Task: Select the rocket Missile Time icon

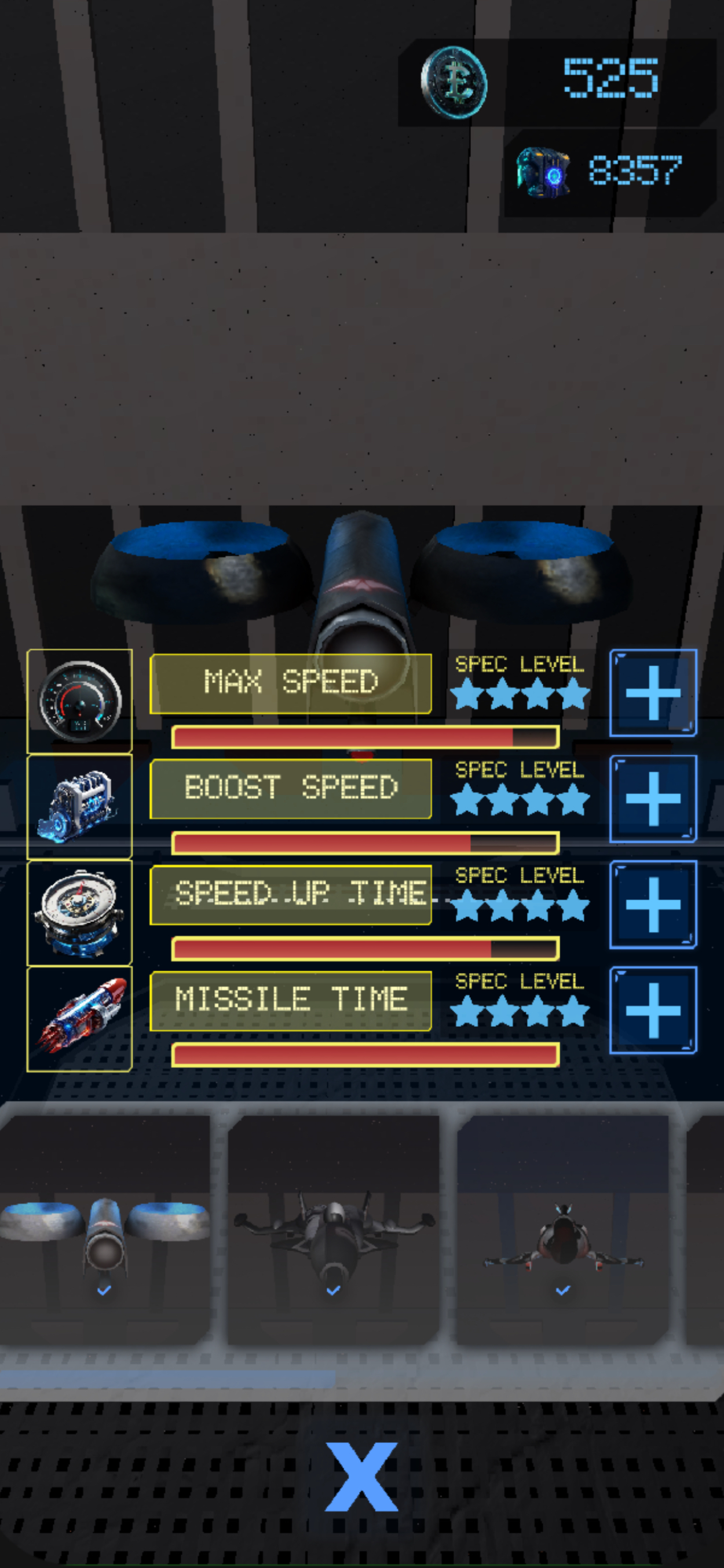Action: (x=80, y=1018)
